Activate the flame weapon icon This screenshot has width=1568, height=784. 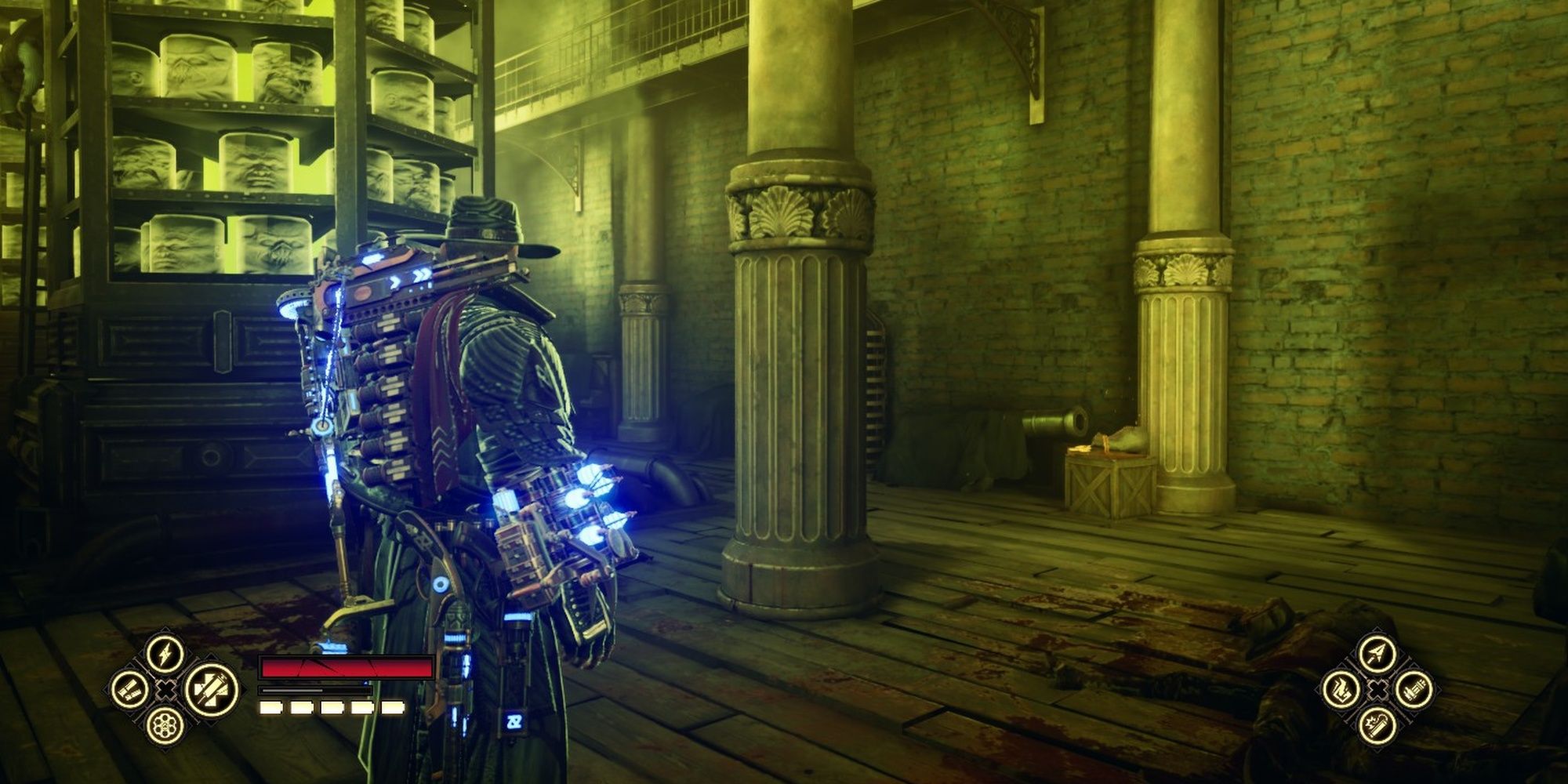click(x=1341, y=690)
